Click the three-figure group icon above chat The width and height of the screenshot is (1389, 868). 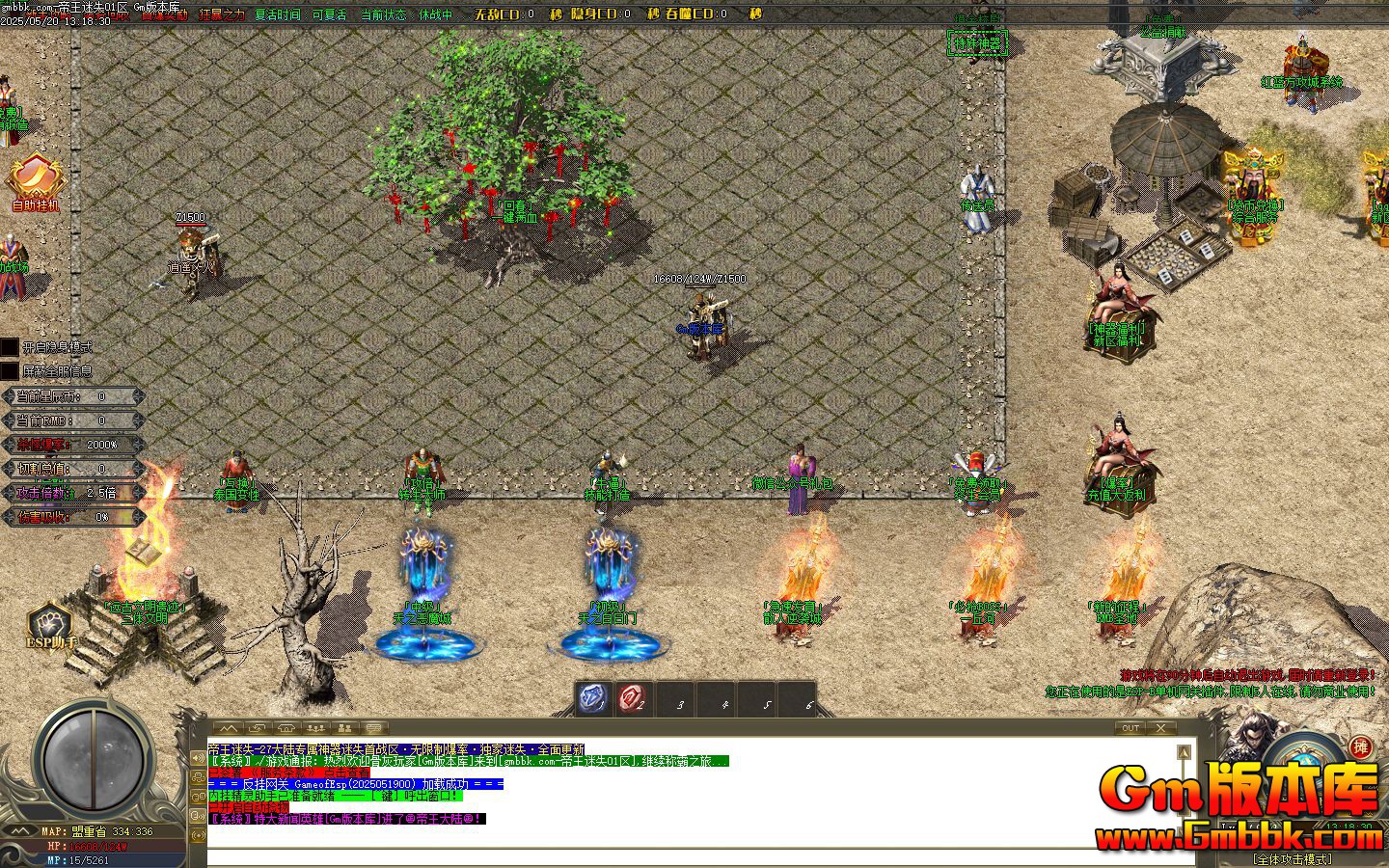point(316,729)
